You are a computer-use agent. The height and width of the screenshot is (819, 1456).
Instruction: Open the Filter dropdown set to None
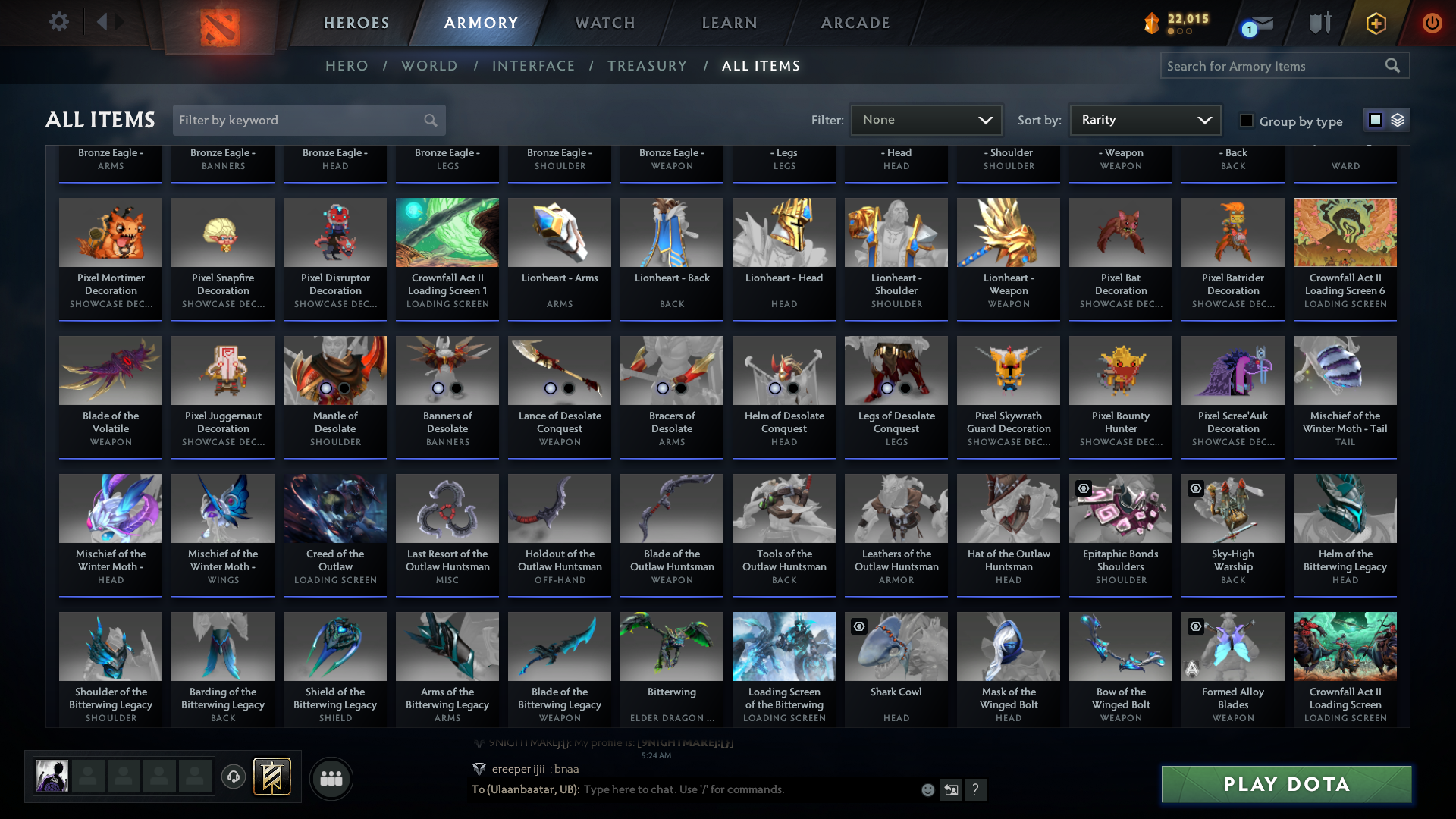click(x=925, y=119)
